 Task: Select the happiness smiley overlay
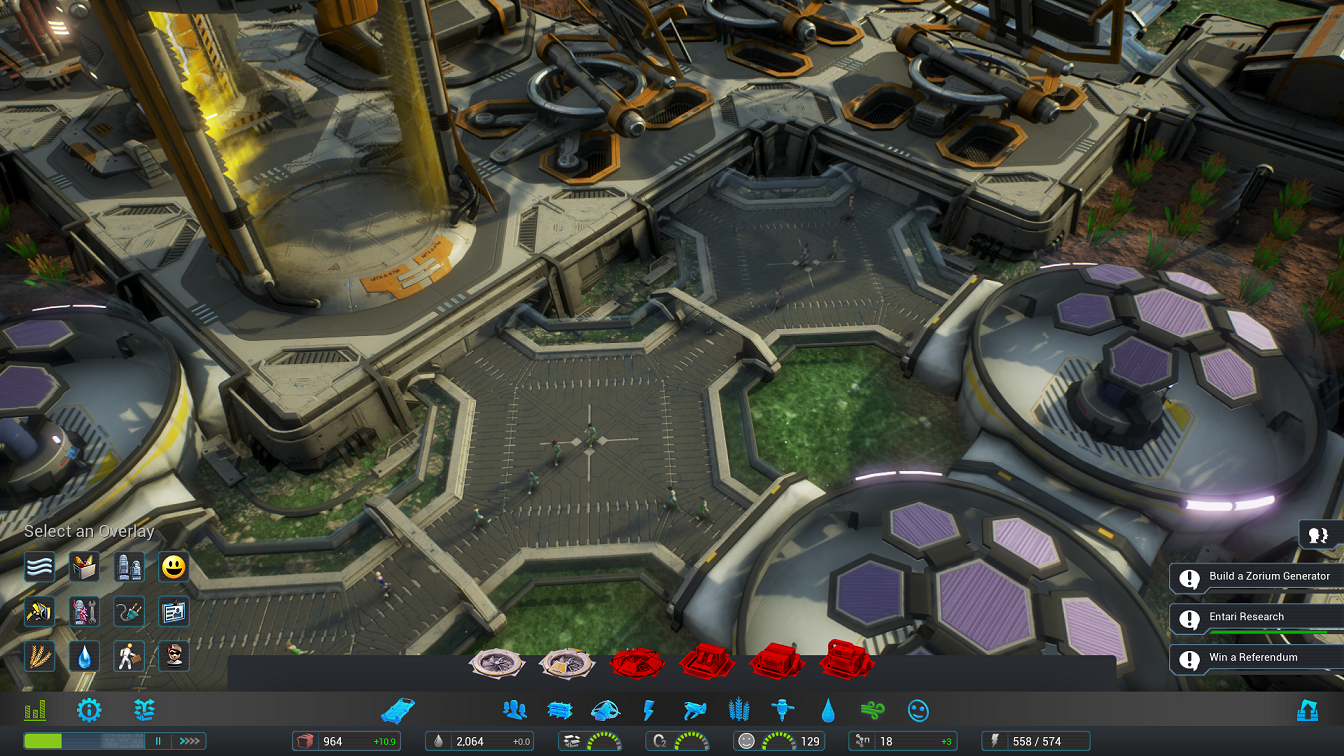(x=176, y=566)
